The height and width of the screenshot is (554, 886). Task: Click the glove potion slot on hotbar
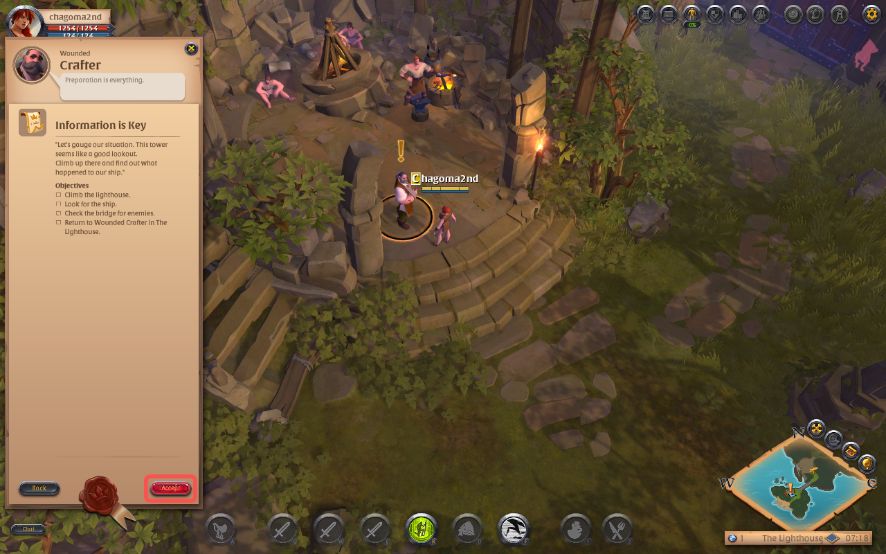coord(574,528)
